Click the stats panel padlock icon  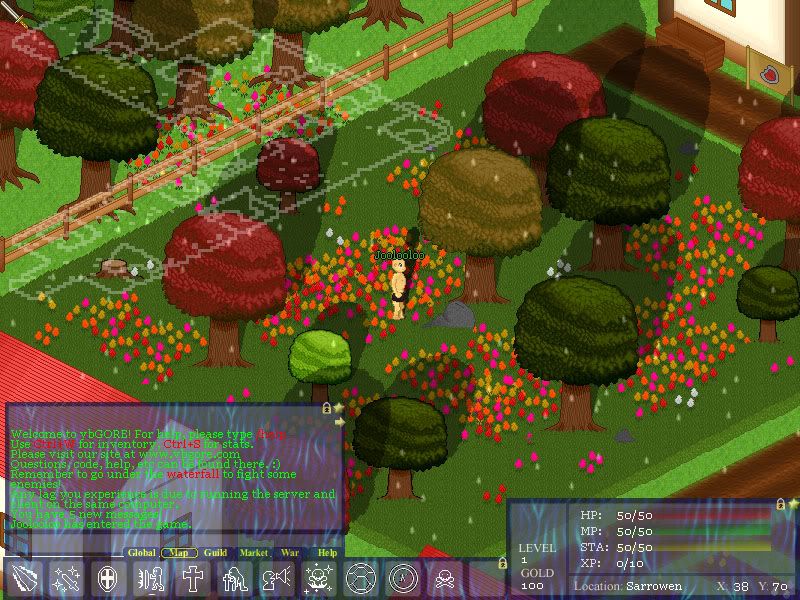(x=778, y=505)
